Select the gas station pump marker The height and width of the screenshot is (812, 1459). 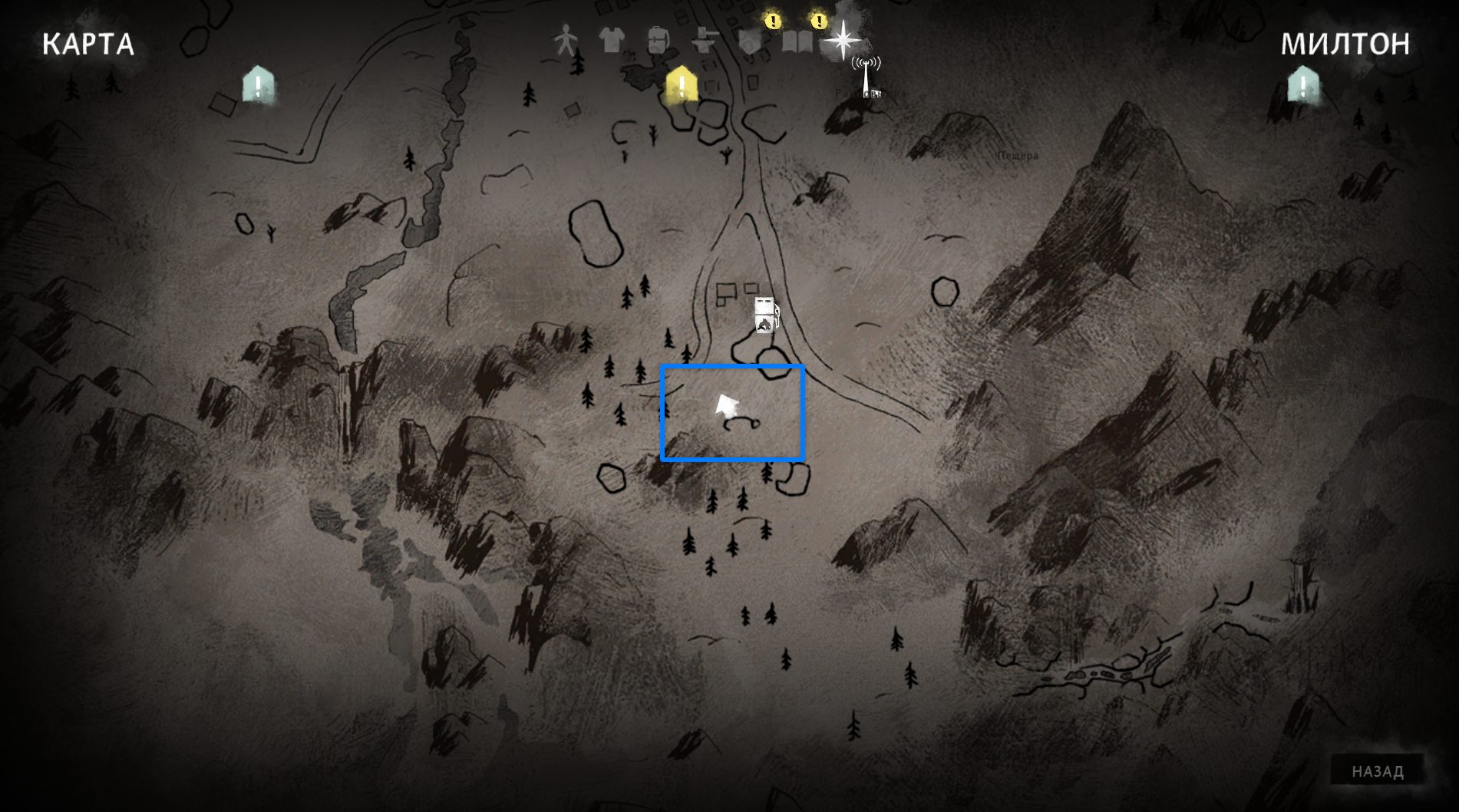765,315
